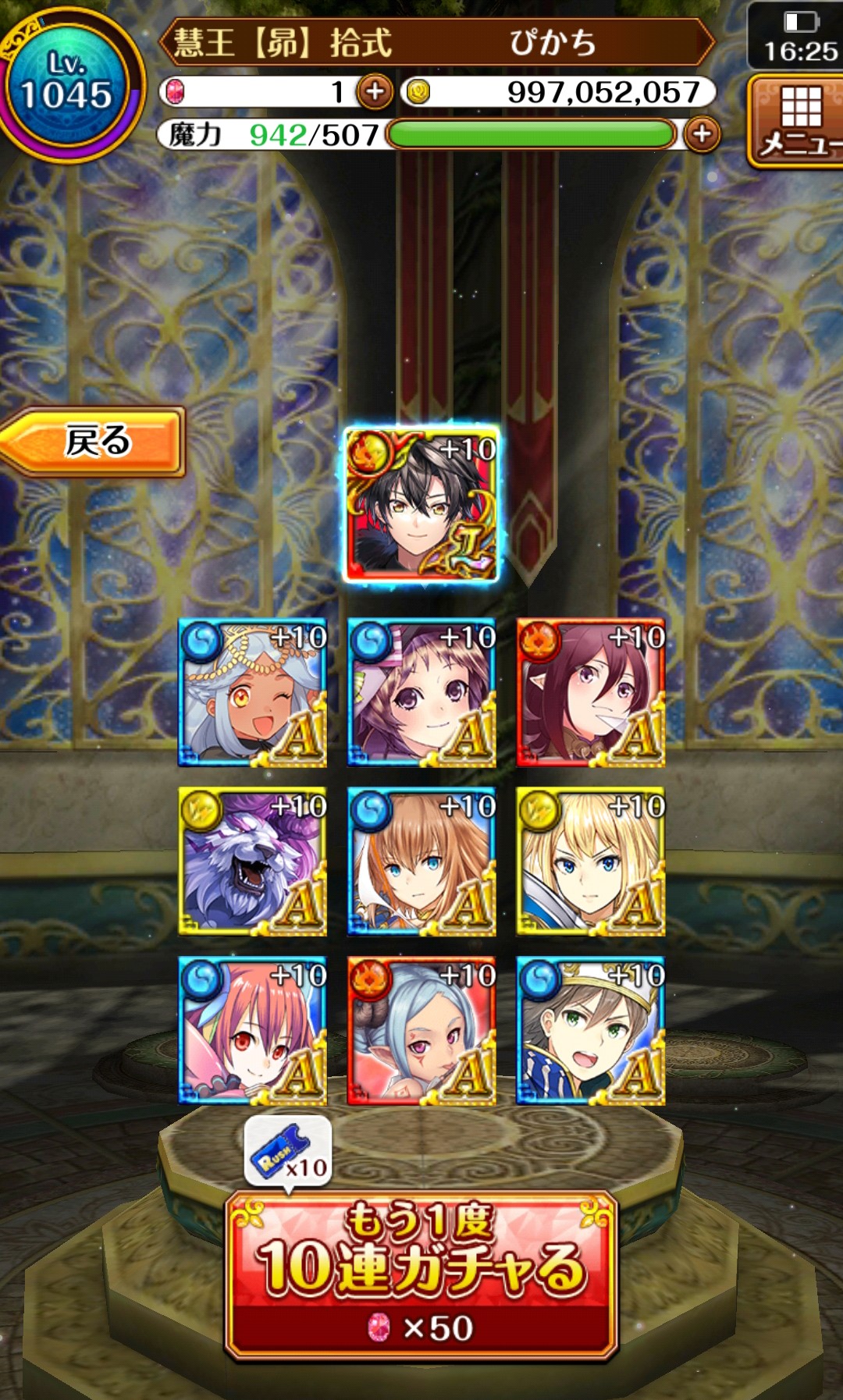843x1400 pixels.
Task: Open the メニュー menu
Action: tap(796, 121)
